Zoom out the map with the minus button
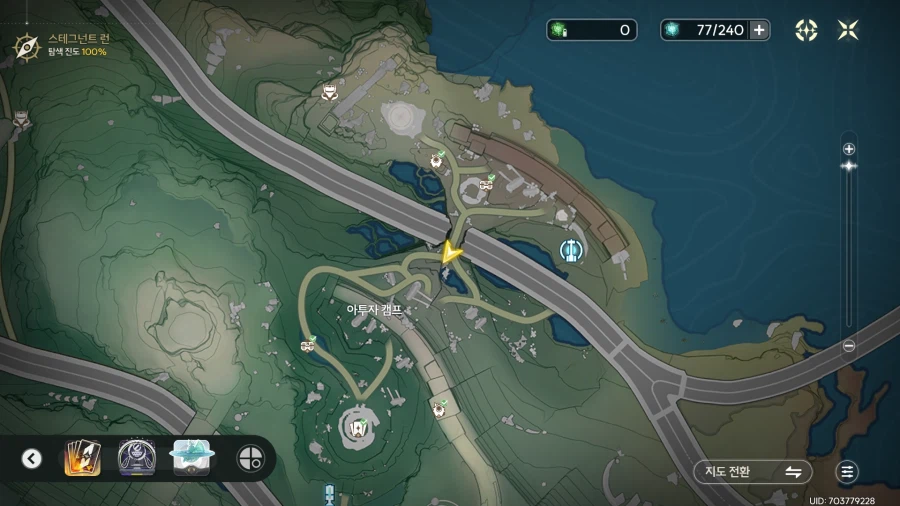This screenshot has height=506, width=900. point(849,346)
